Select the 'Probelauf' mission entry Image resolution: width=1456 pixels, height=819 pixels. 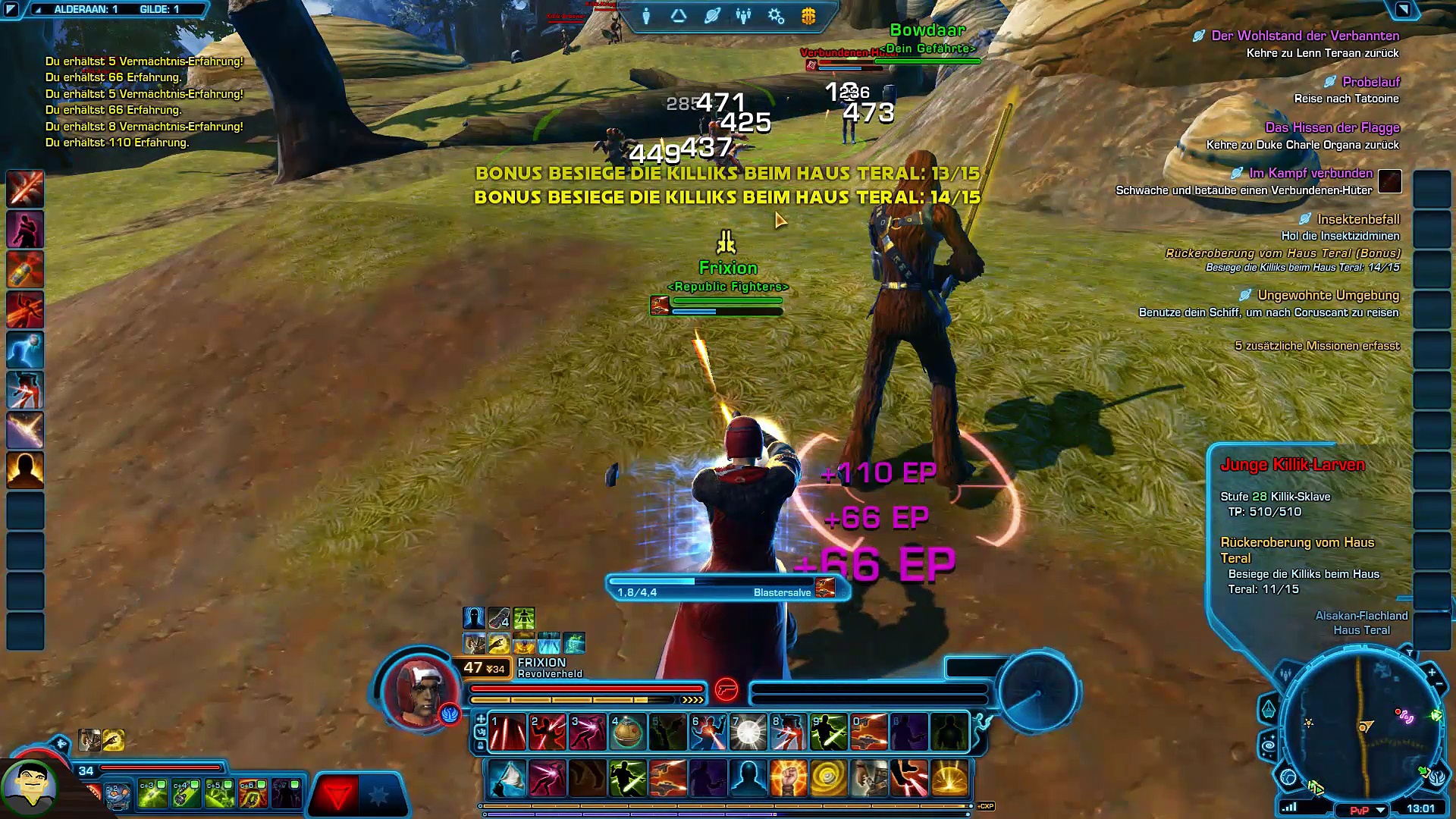pos(1370,82)
